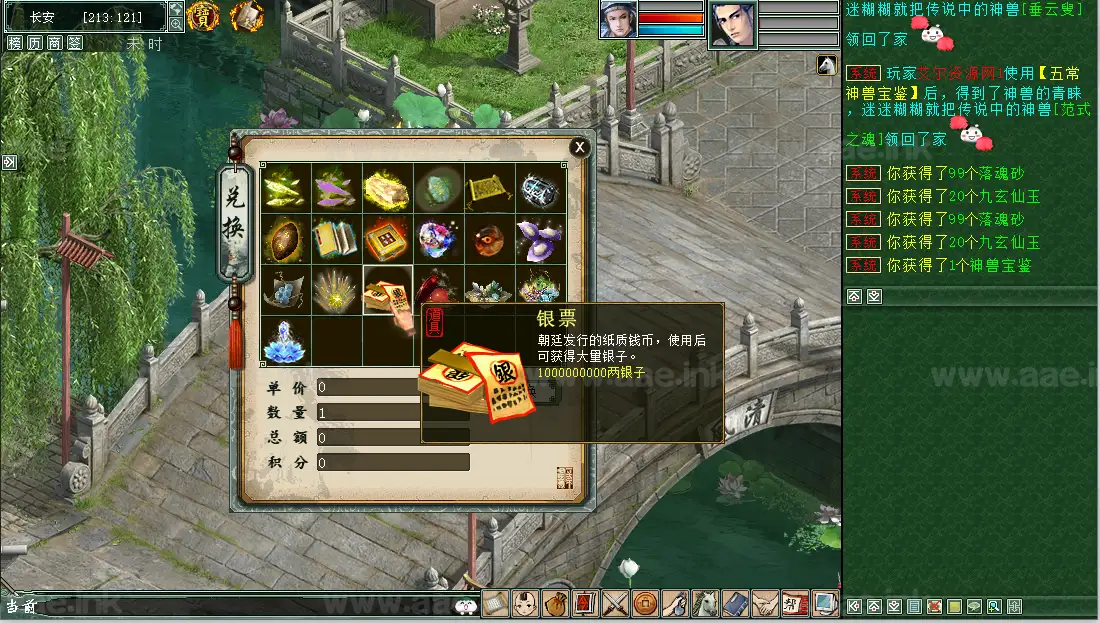Open the 签 sign-in button

point(75,43)
